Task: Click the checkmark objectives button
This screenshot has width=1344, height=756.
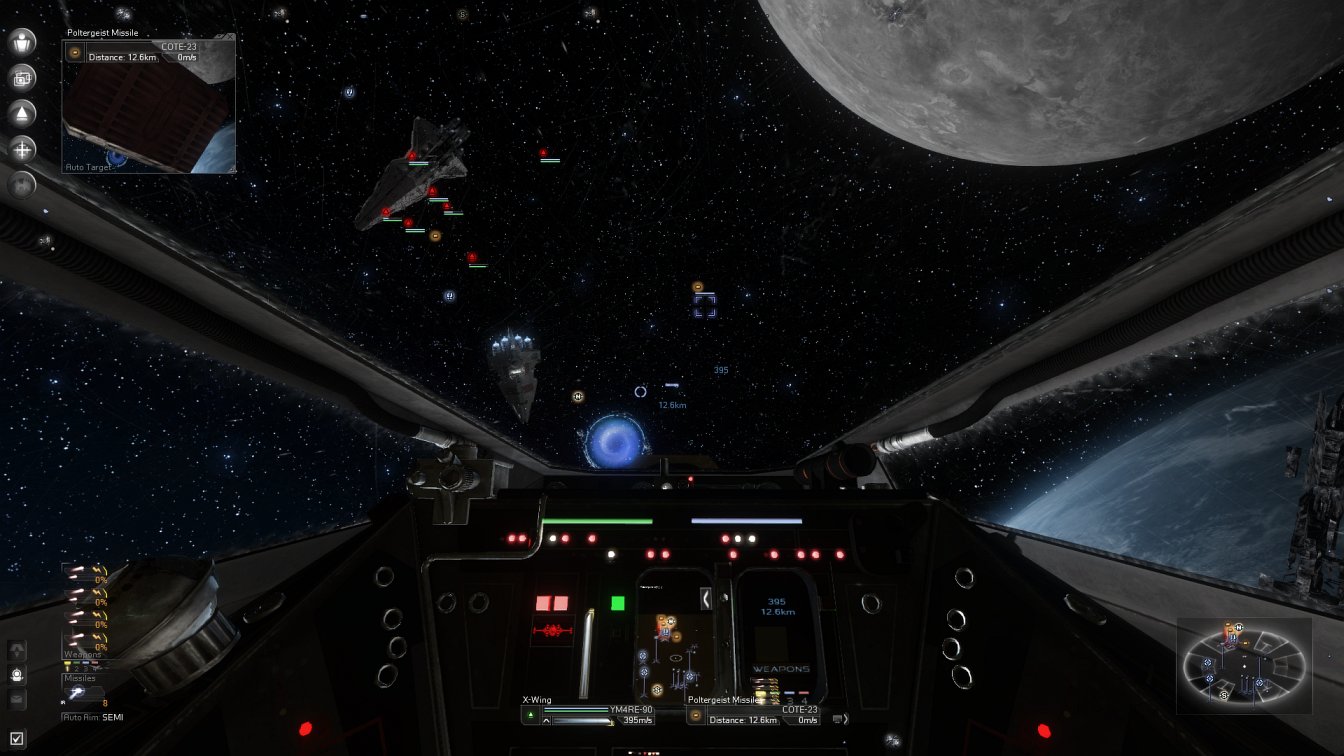Action: [x=17, y=740]
